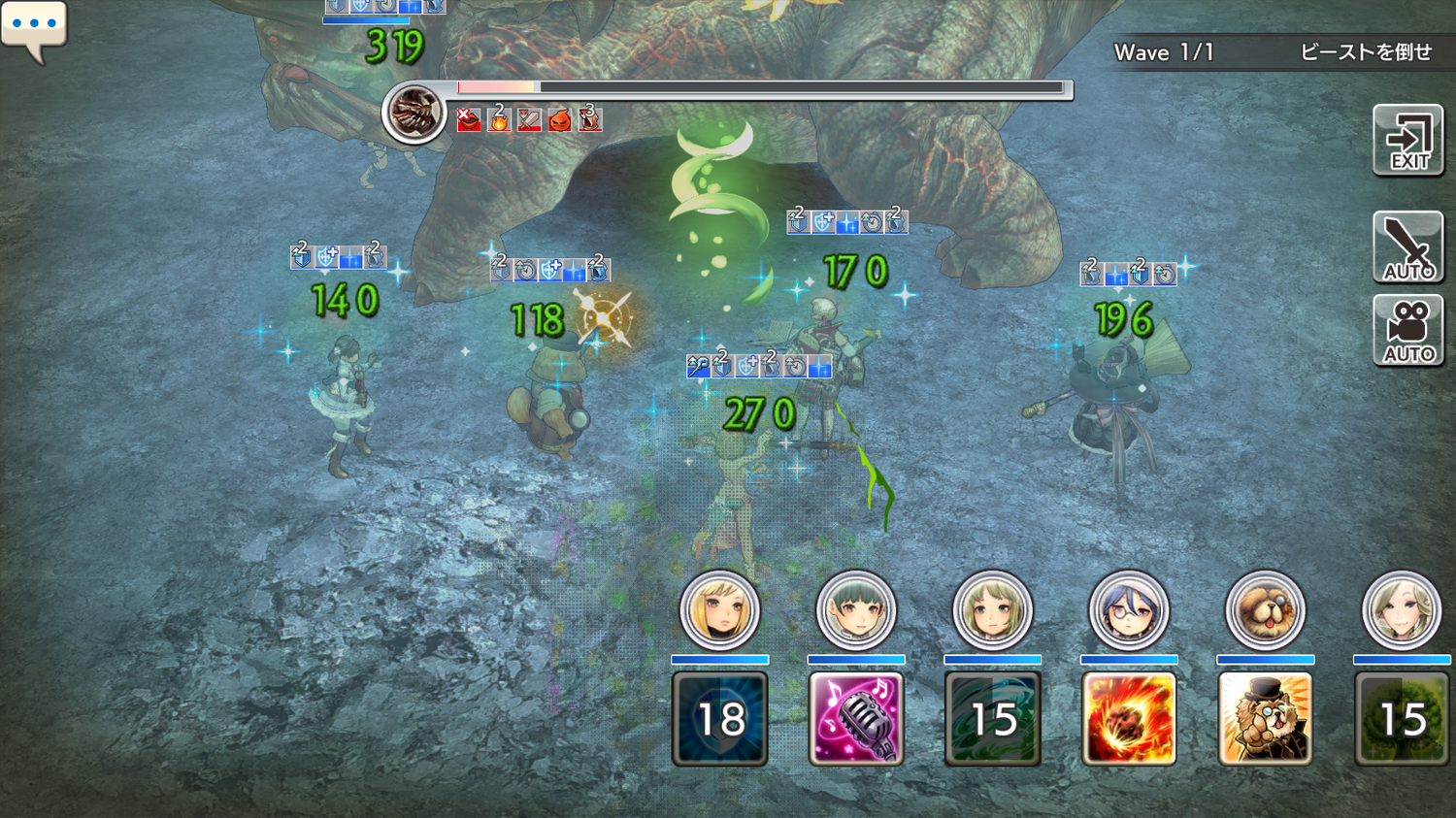Screen dimensions: 1456x818
Task: Tap the green tree skill on cooldown 15
Action: pos(1403,718)
